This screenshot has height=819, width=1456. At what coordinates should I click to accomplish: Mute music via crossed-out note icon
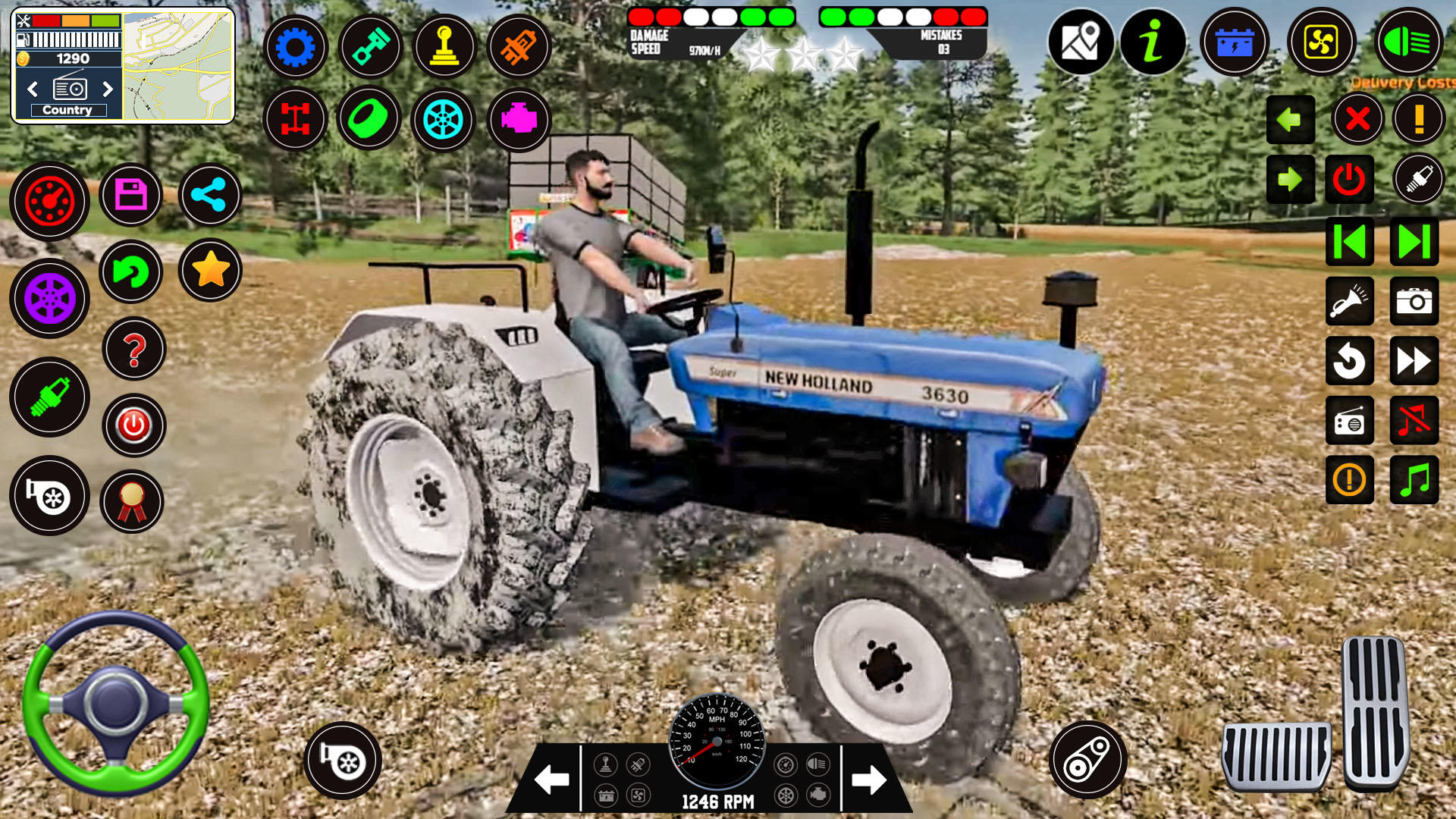pos(1414,421)
